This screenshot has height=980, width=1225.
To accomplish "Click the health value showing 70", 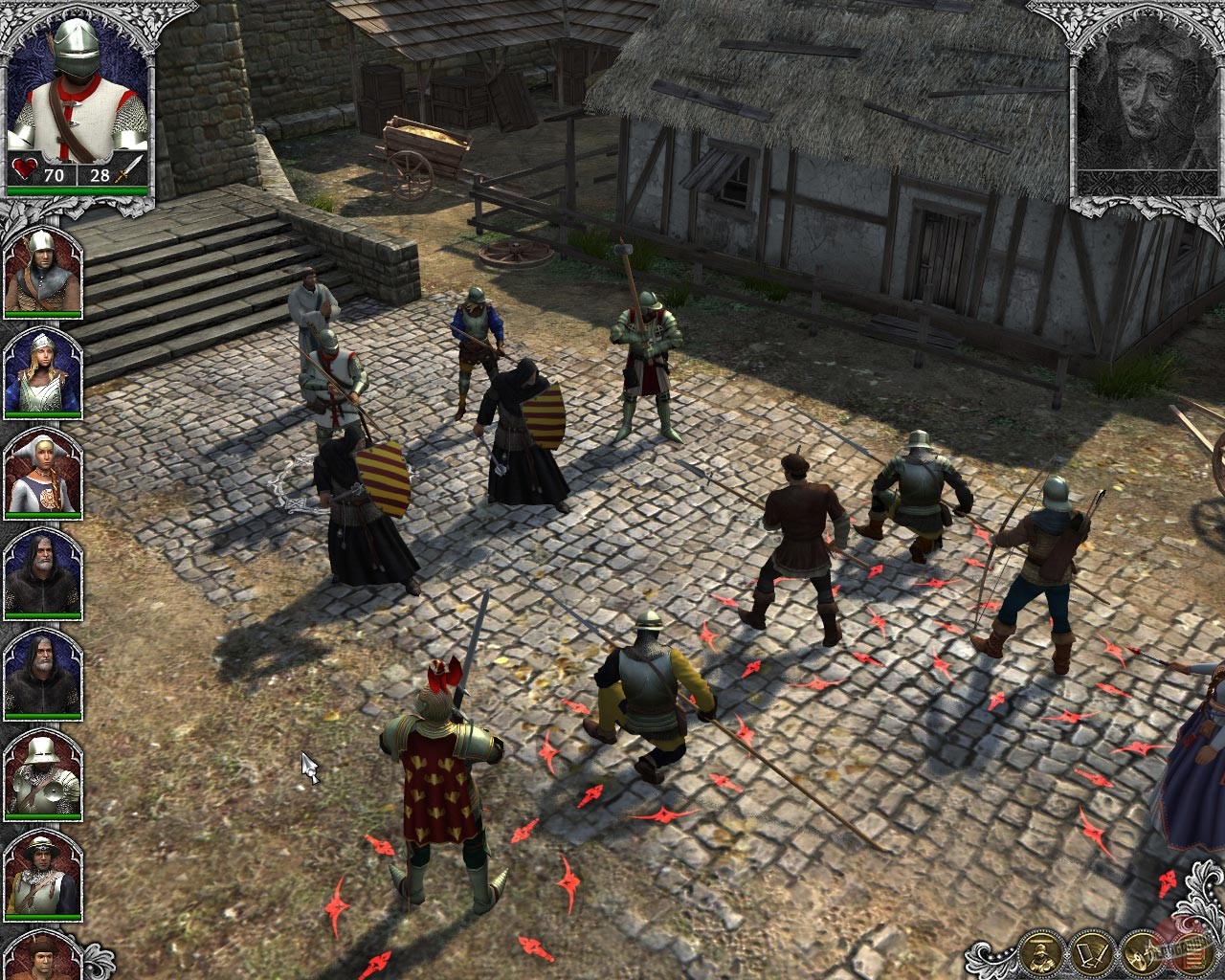I will click(54, 176).
